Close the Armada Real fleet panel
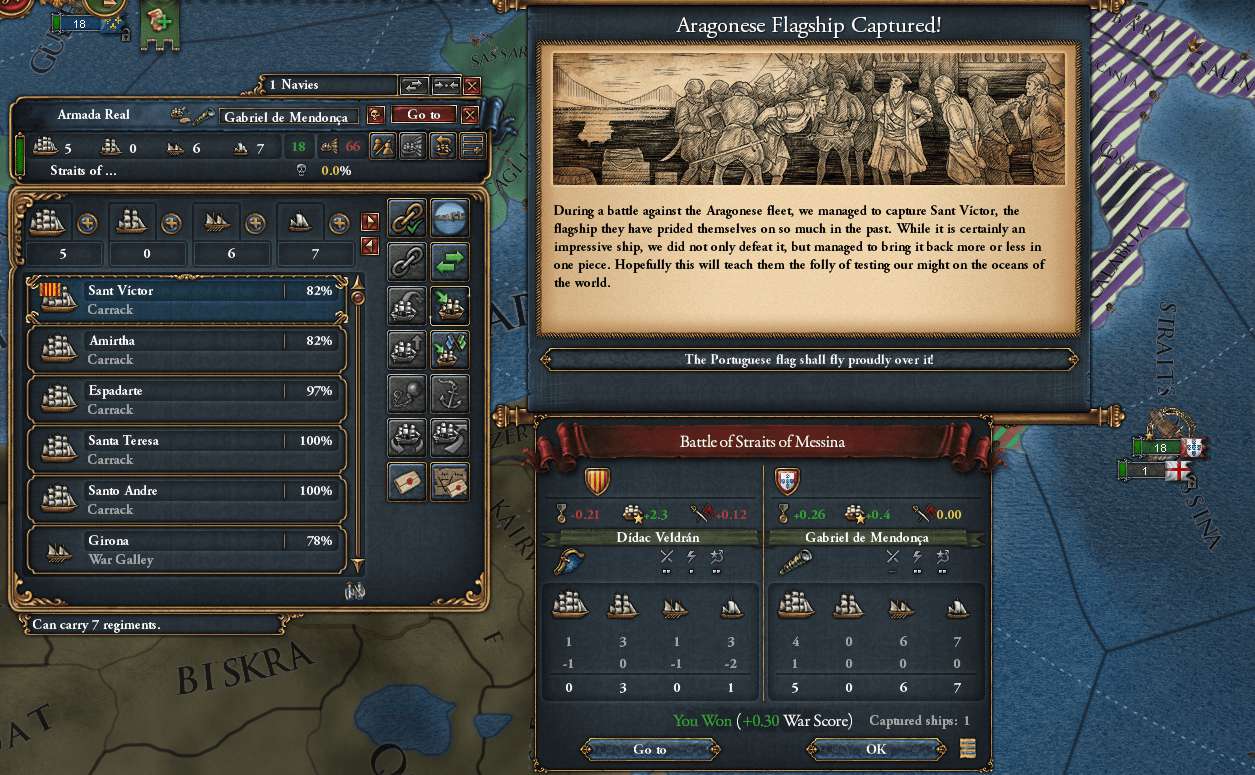This screenshot has height=775, width=1255. [470, 115]
